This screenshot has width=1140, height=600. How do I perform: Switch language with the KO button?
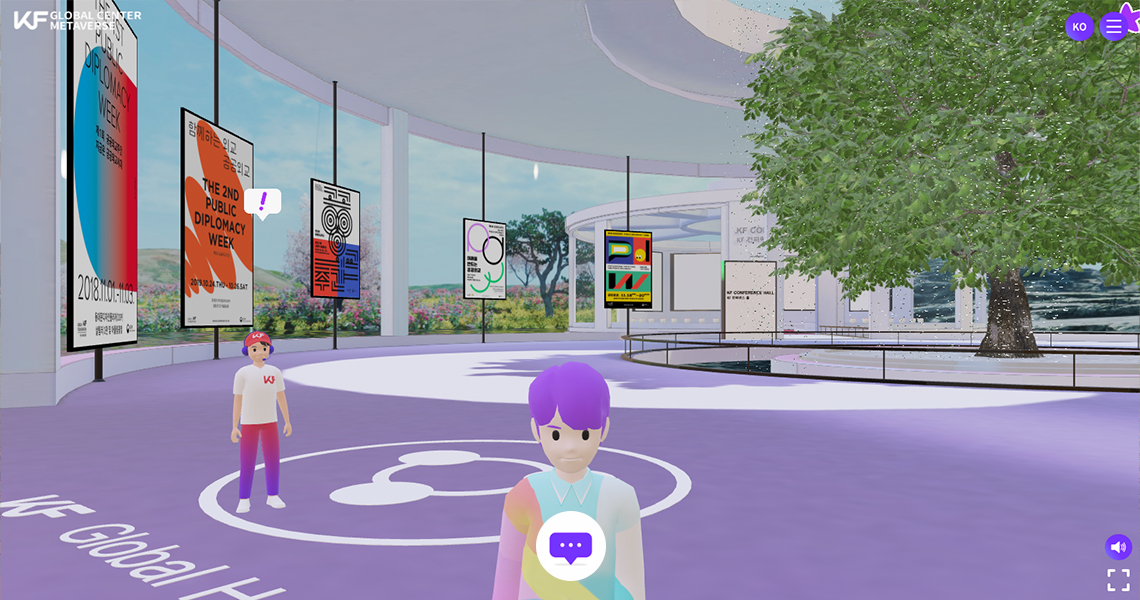pos(1079,27)
